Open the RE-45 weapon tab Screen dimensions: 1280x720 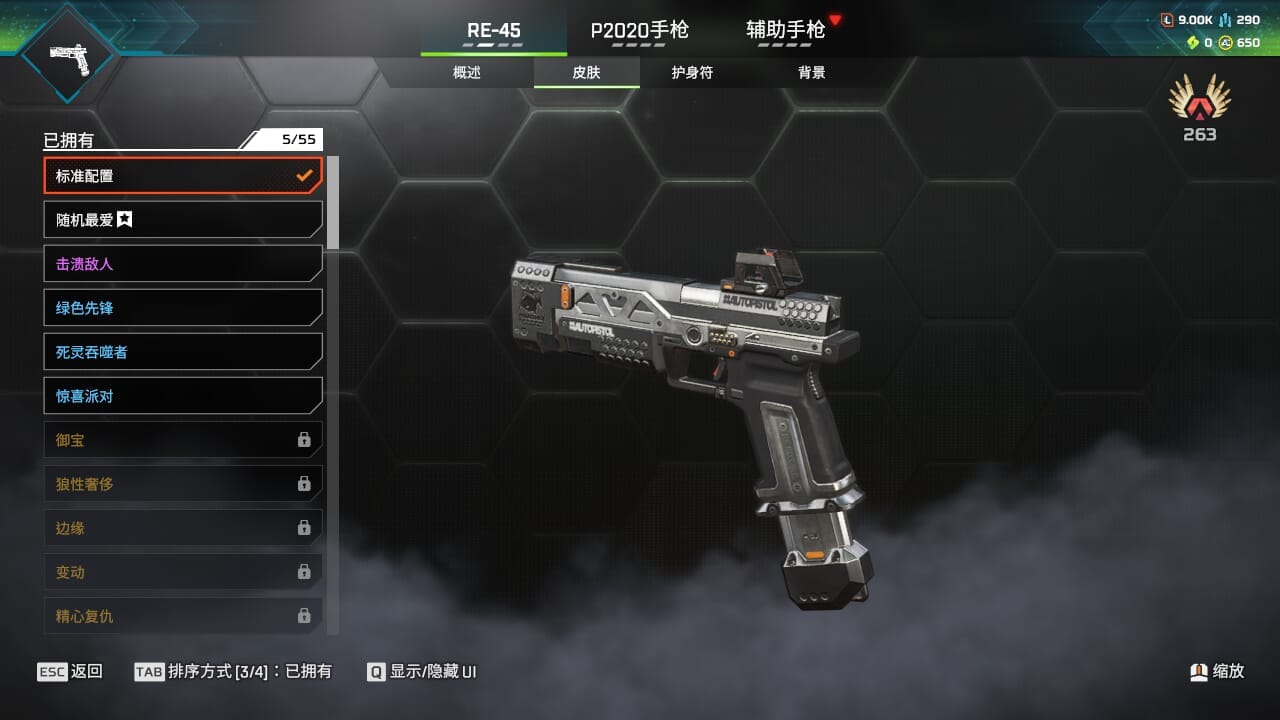494,30
